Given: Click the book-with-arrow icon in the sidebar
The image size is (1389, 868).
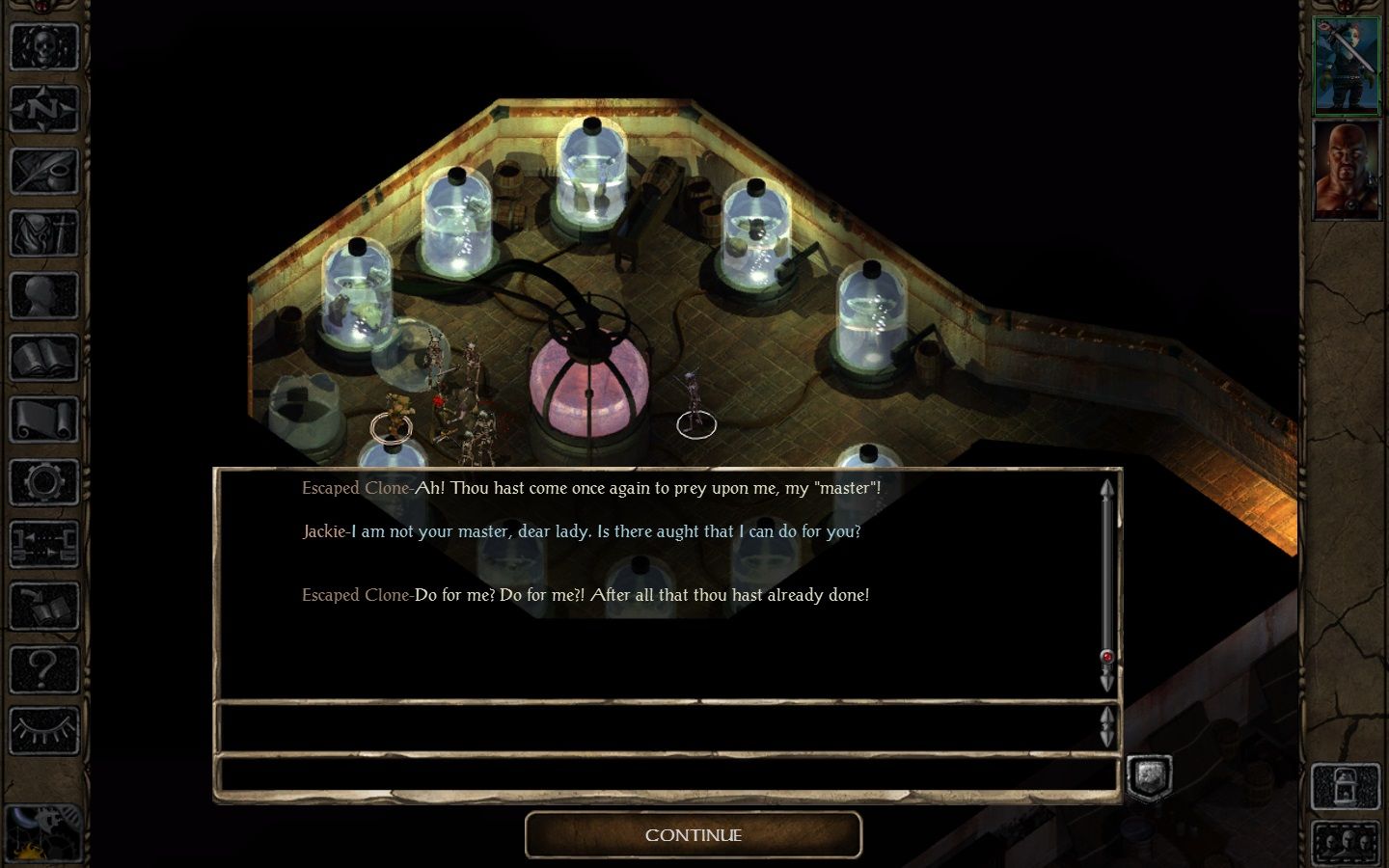Looking at the screenshot, I should [43, 606].
